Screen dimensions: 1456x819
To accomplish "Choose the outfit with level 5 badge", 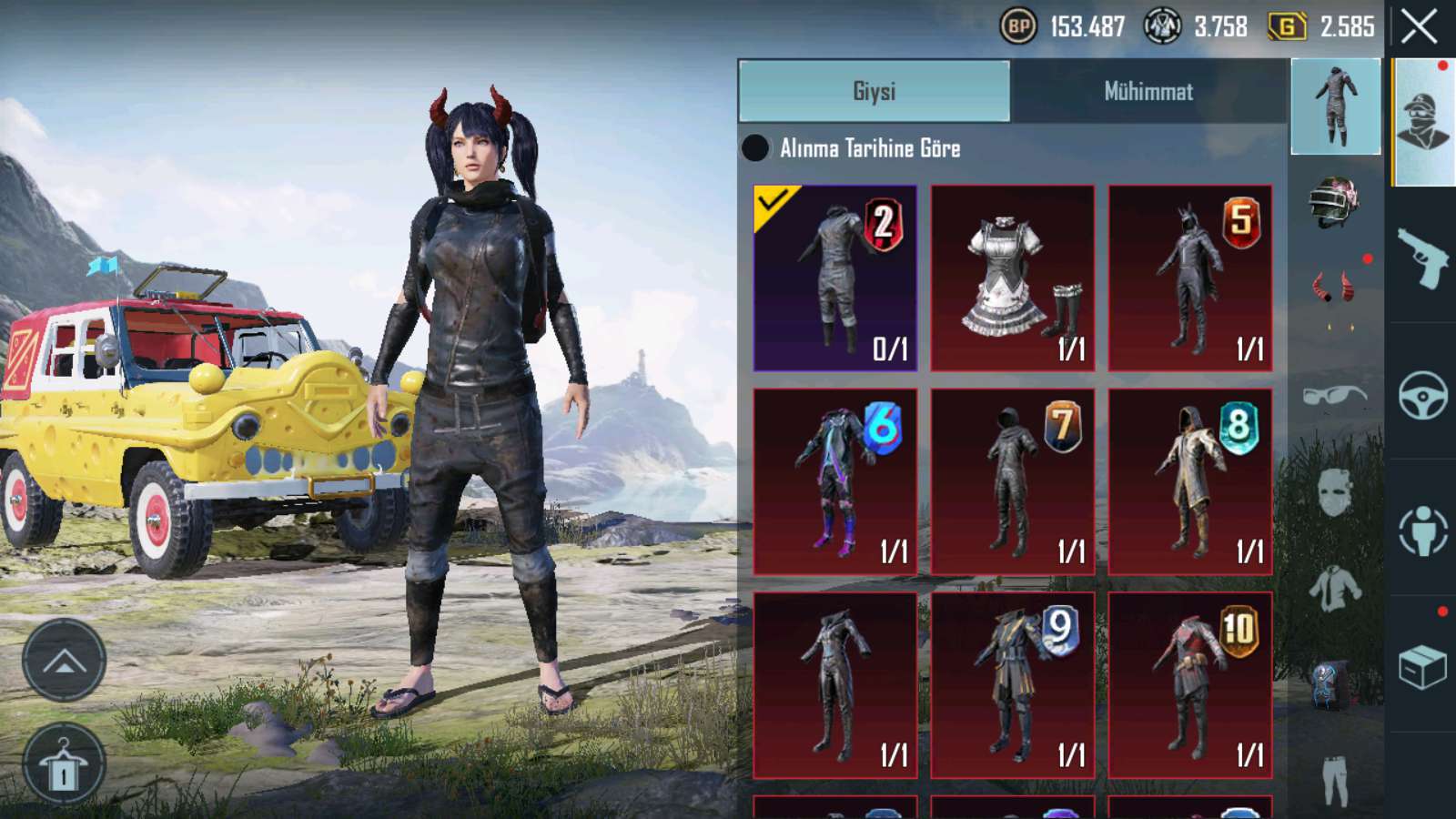I will pyautogui.click(x=1189, y=278).
